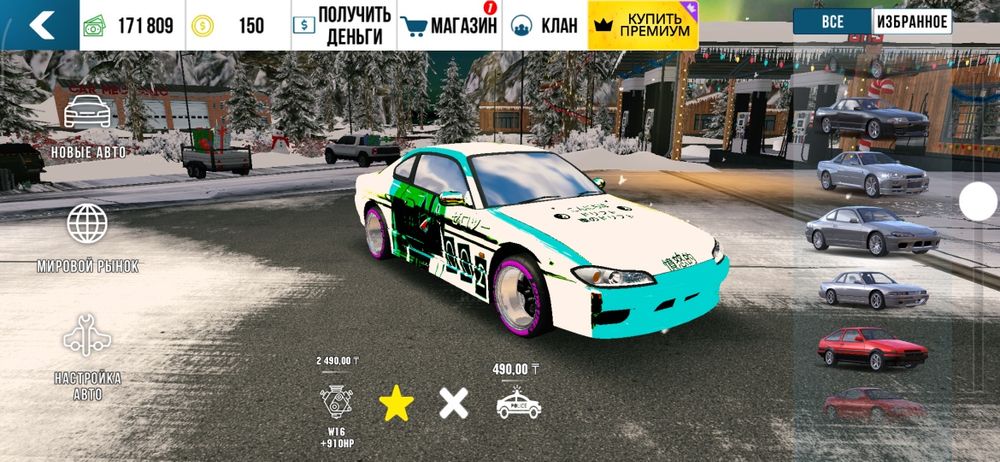The image size is (1000, 462).
Task: Tap the gold coin balance
Action: 238,25
